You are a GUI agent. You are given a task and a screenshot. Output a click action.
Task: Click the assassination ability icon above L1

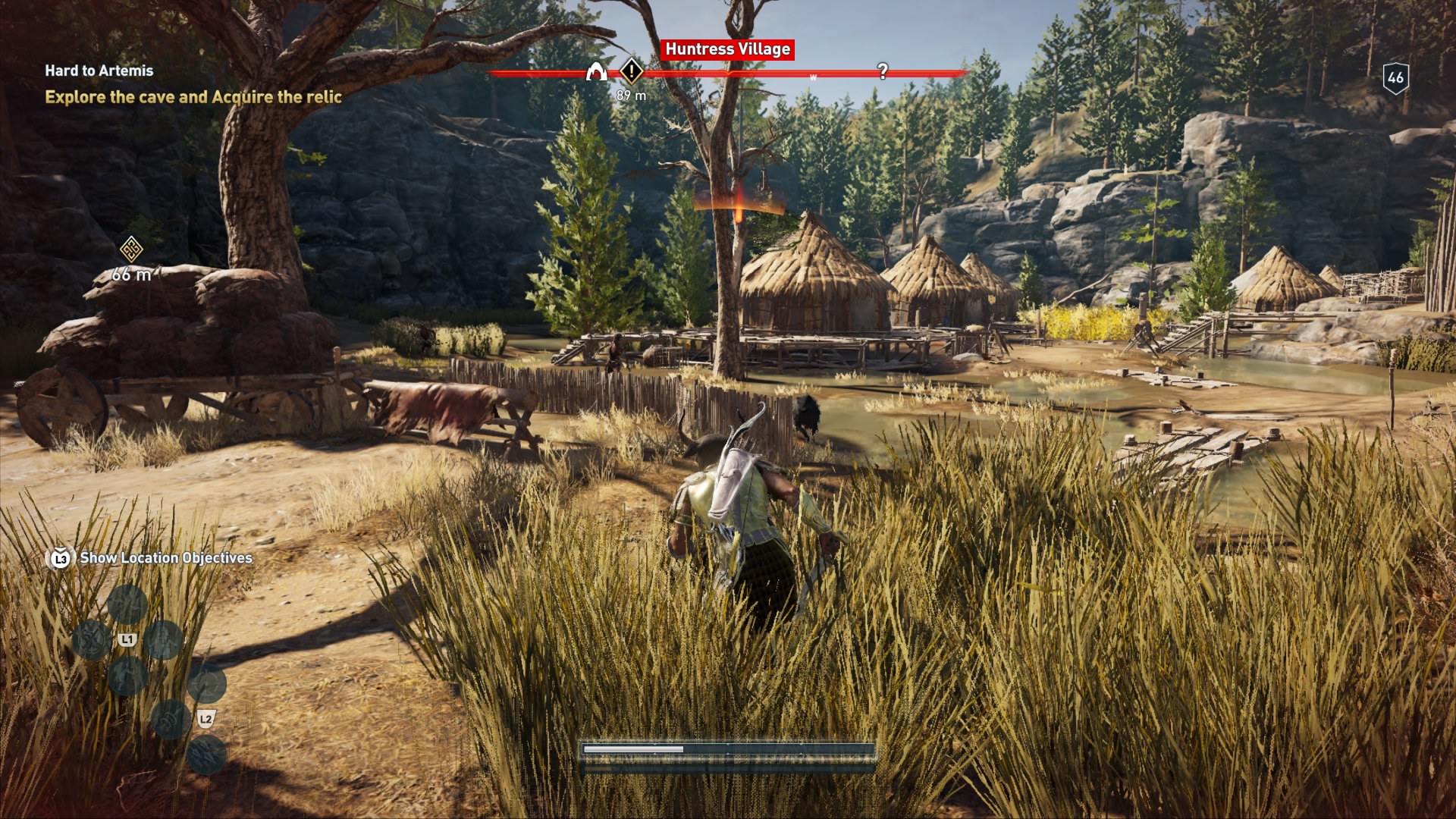pyautogui.click(x=127, y=605)
